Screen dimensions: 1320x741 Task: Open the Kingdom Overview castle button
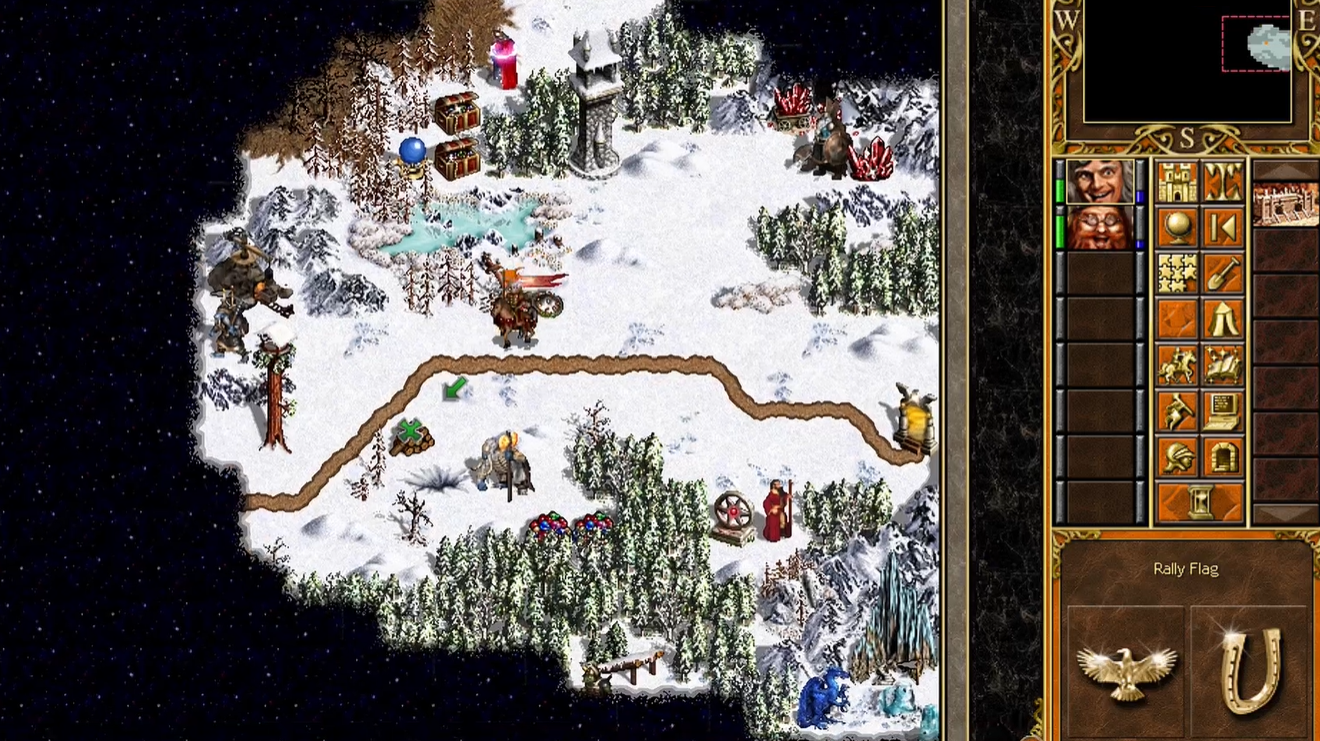tap(1177, 183)
